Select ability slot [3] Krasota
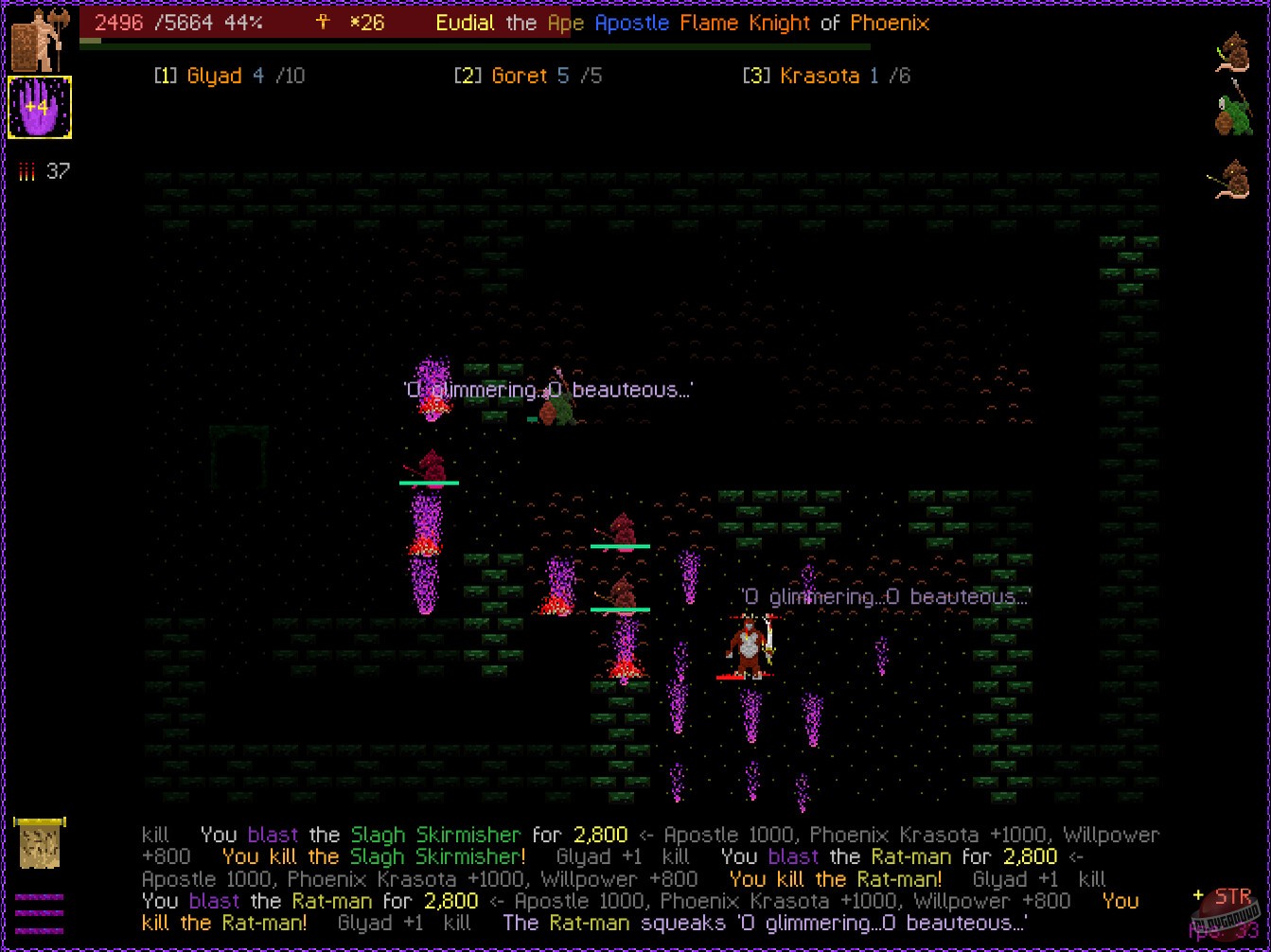Viewport: 1271px width, 952px height. [x=826, y=76]
